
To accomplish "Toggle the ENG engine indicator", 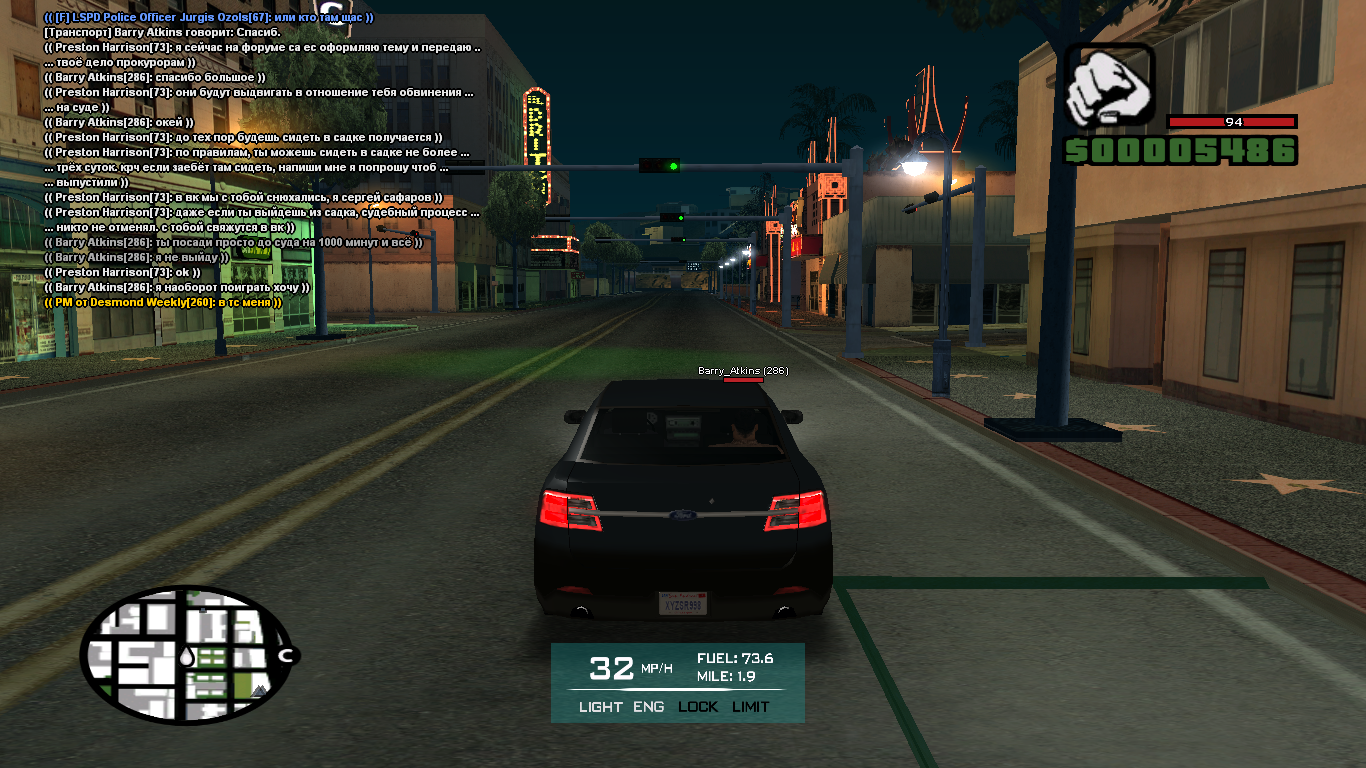I will (x=648, y=707).
